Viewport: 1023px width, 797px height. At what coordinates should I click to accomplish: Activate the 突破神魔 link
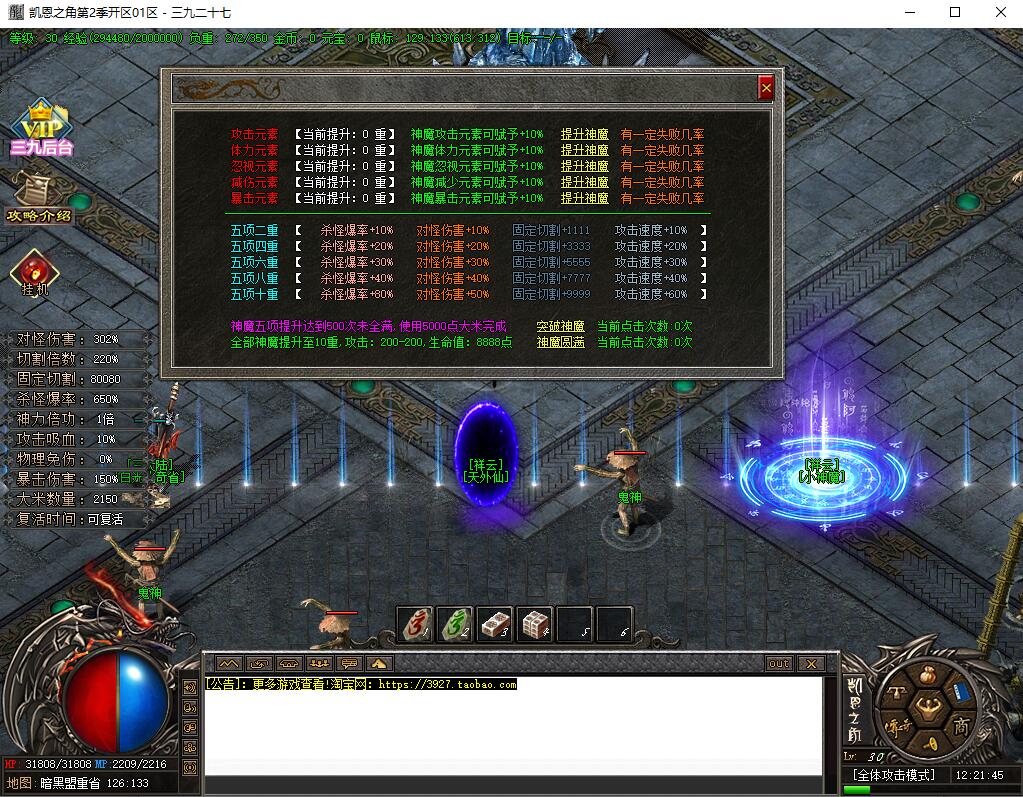560,326
